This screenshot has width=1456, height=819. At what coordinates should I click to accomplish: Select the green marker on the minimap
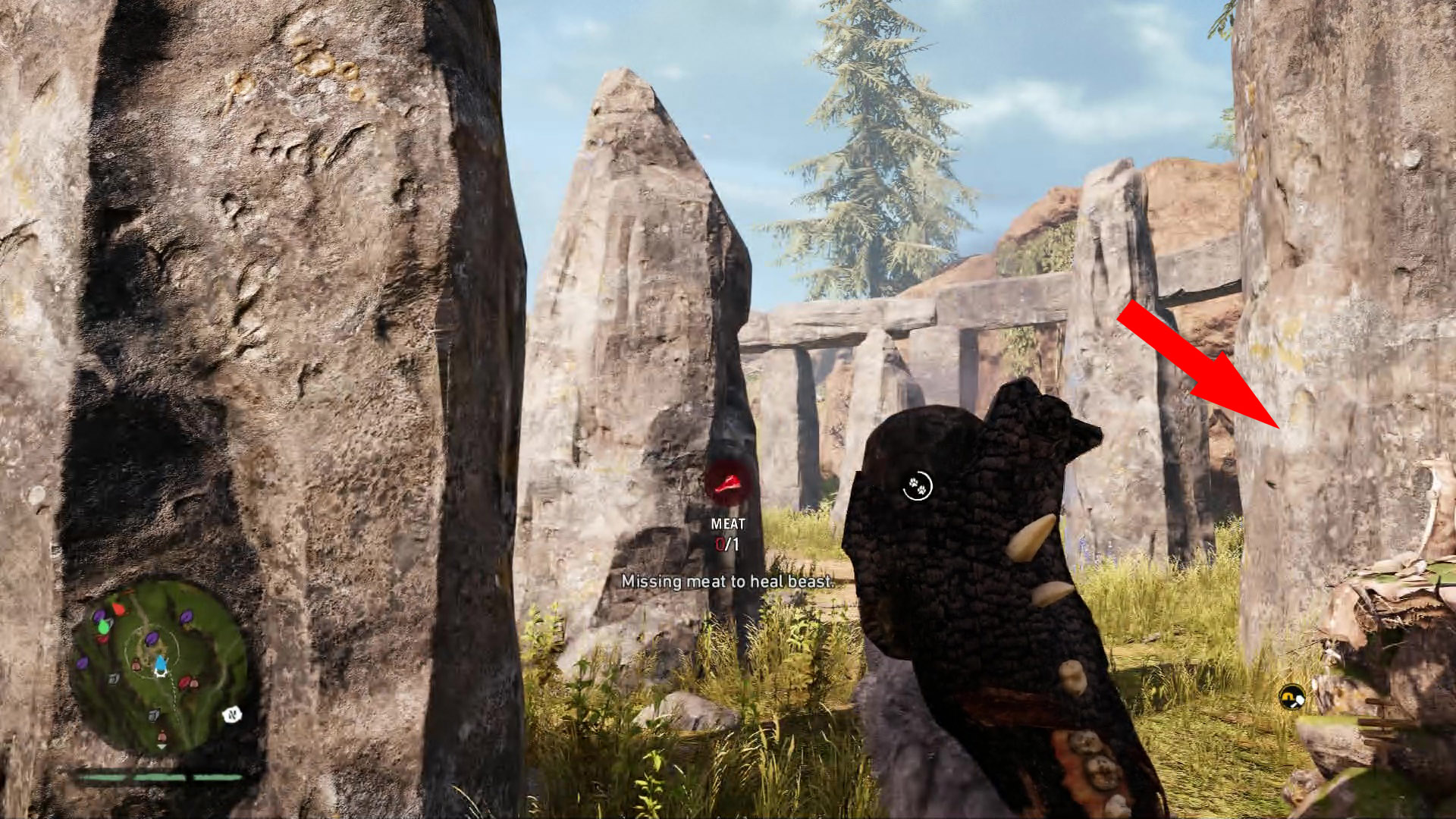point(103,626)
